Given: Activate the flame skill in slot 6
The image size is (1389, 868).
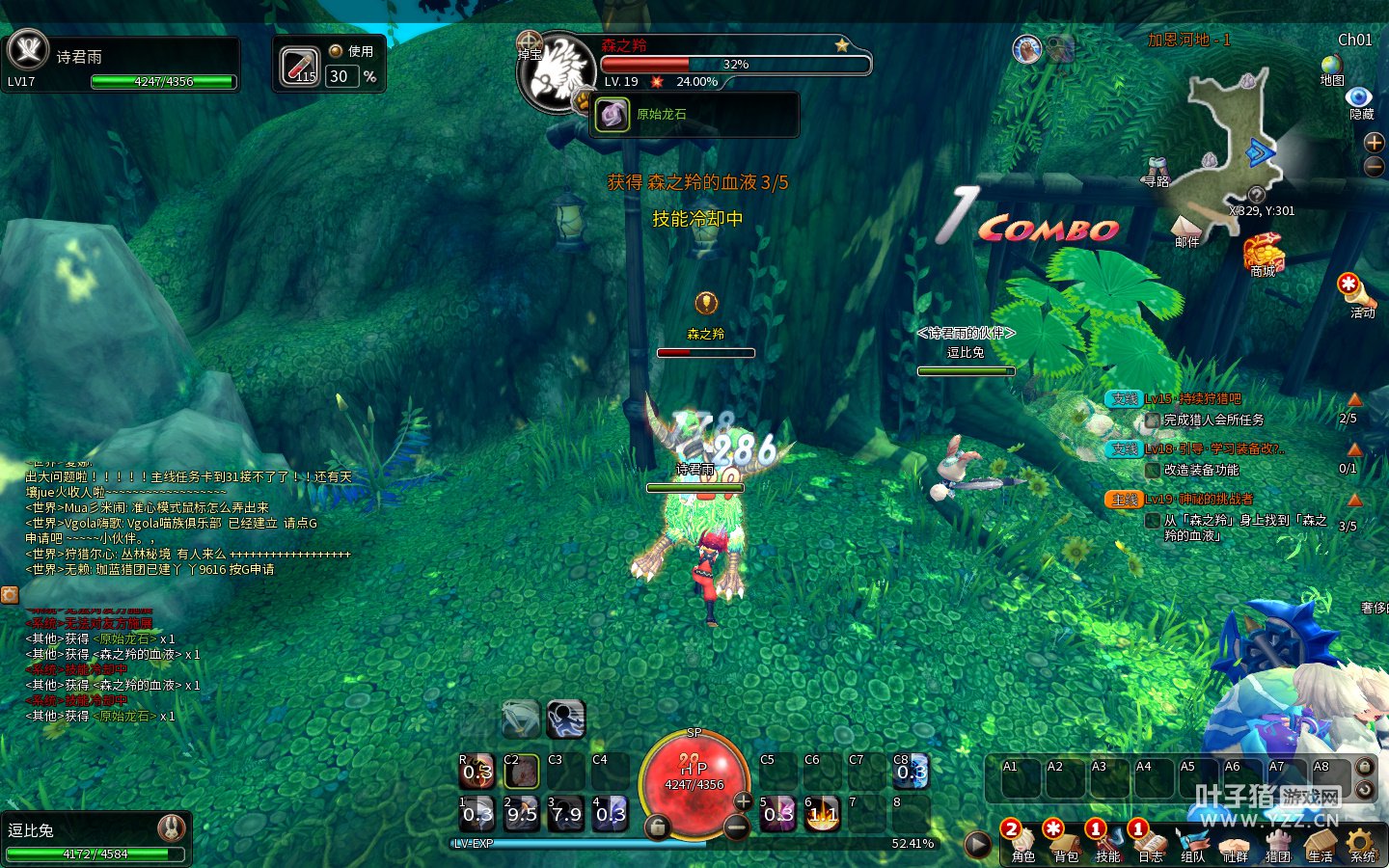Looking at the screenshot, I should coord(823,813).
